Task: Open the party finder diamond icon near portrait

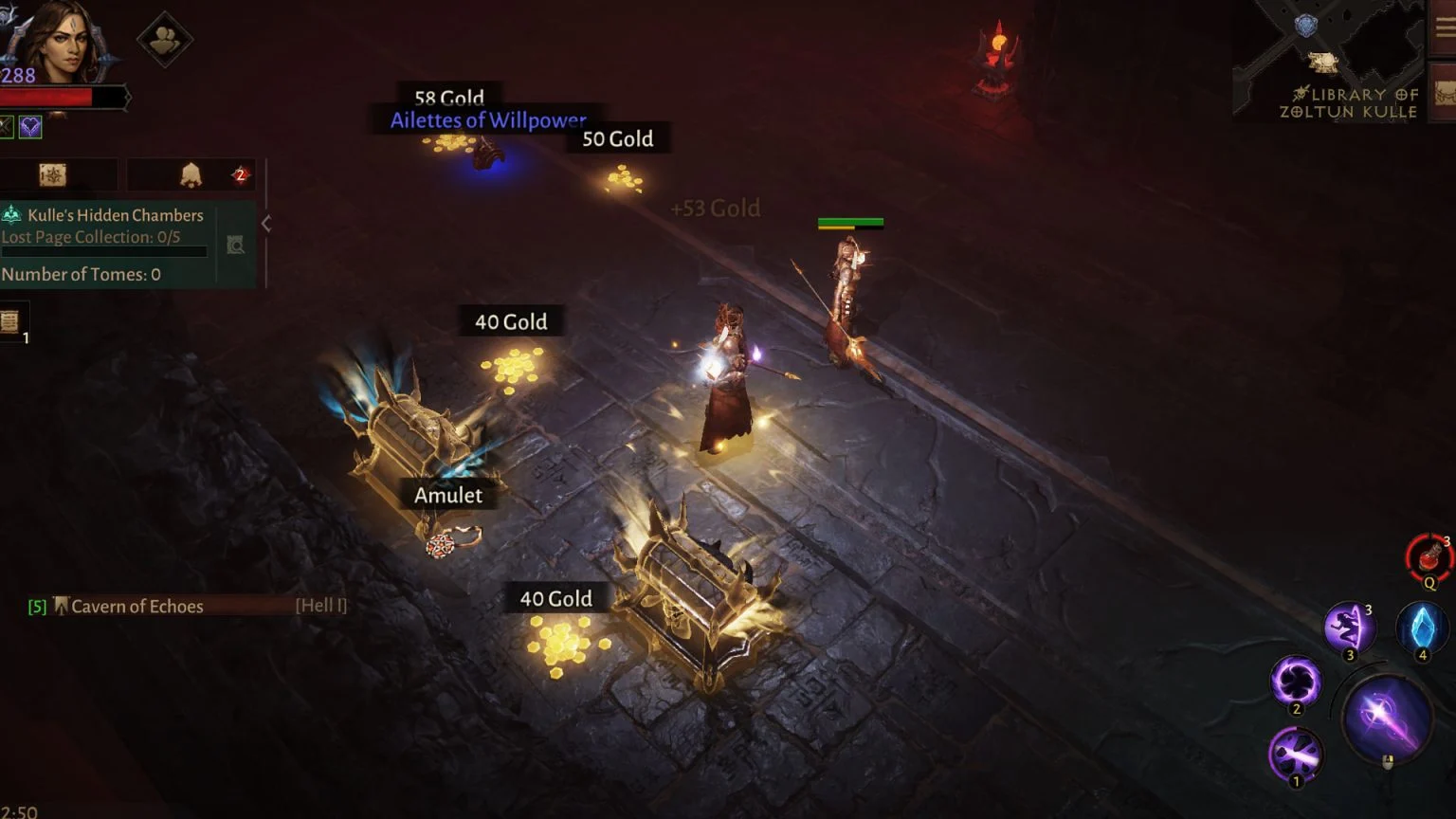Action: pos(167,41)
